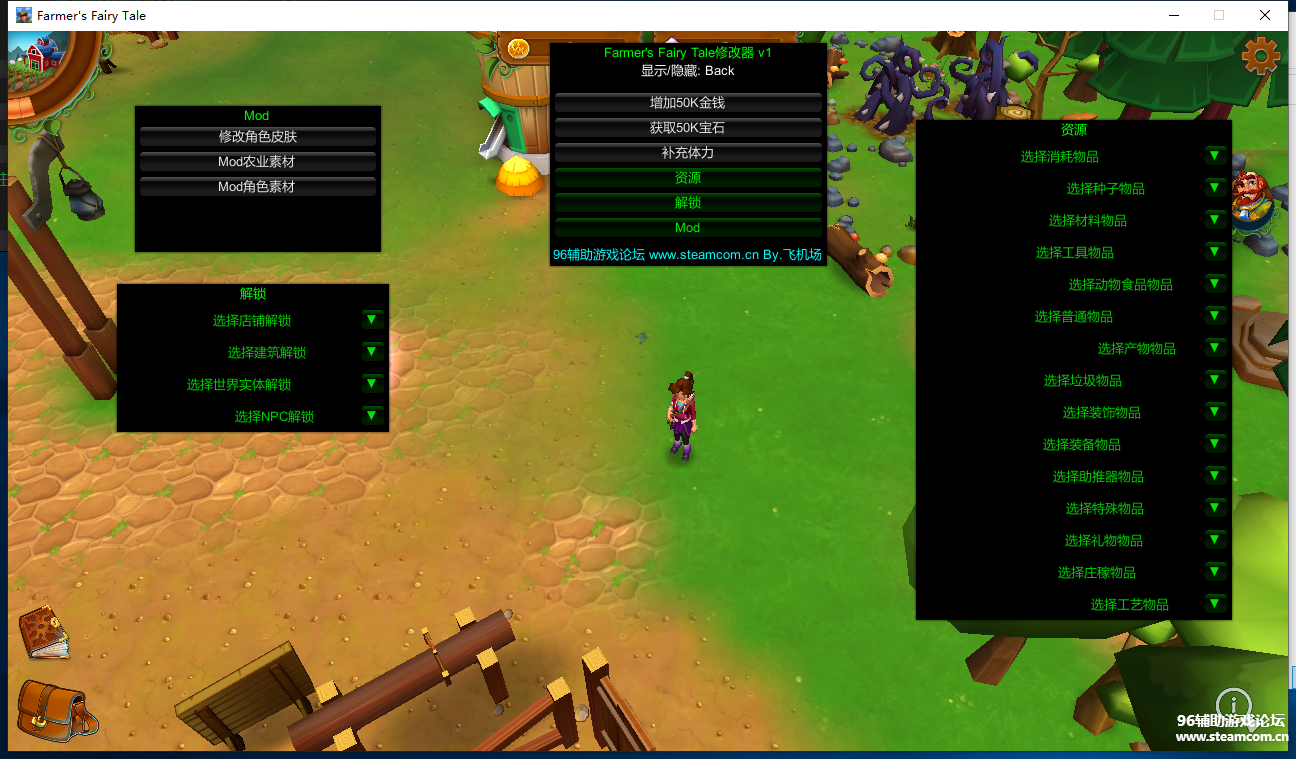Expand the 选择种子物品 dropdown
Viewport: 1296px width, 759px height.
[x=1215, y=188]
